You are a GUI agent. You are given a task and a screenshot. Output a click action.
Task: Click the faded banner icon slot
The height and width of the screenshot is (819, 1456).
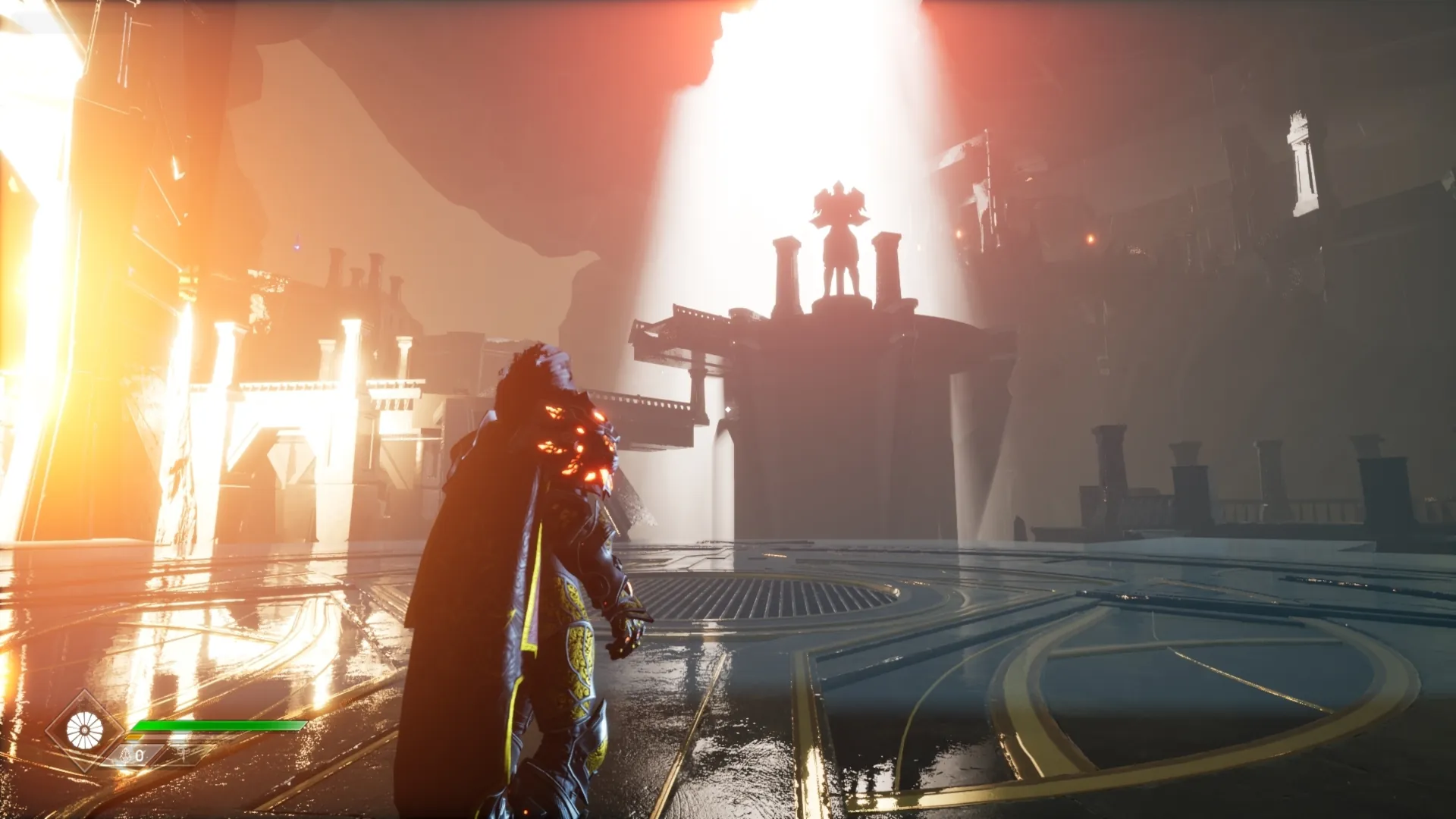click(183, 754)
